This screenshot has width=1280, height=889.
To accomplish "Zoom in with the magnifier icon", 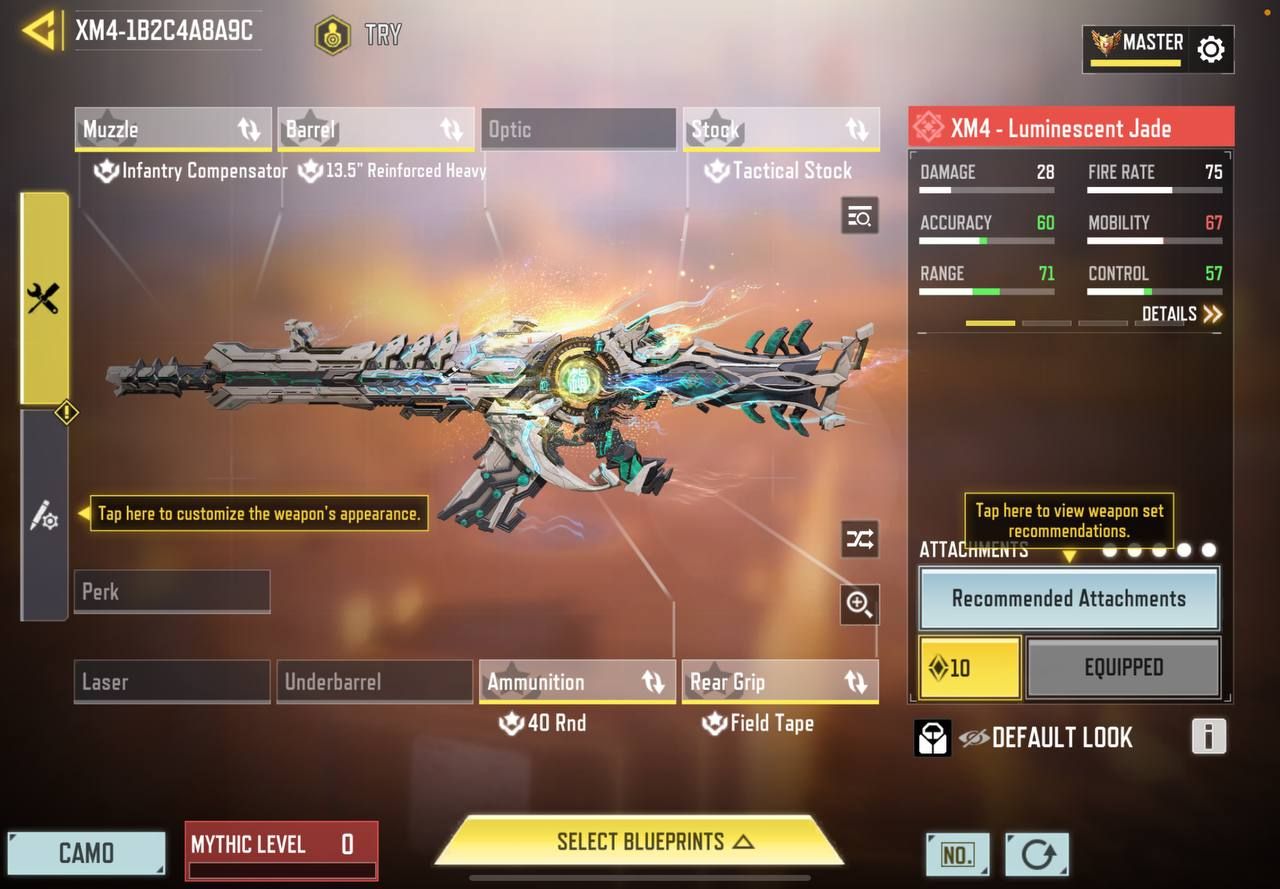I will 859,604.
